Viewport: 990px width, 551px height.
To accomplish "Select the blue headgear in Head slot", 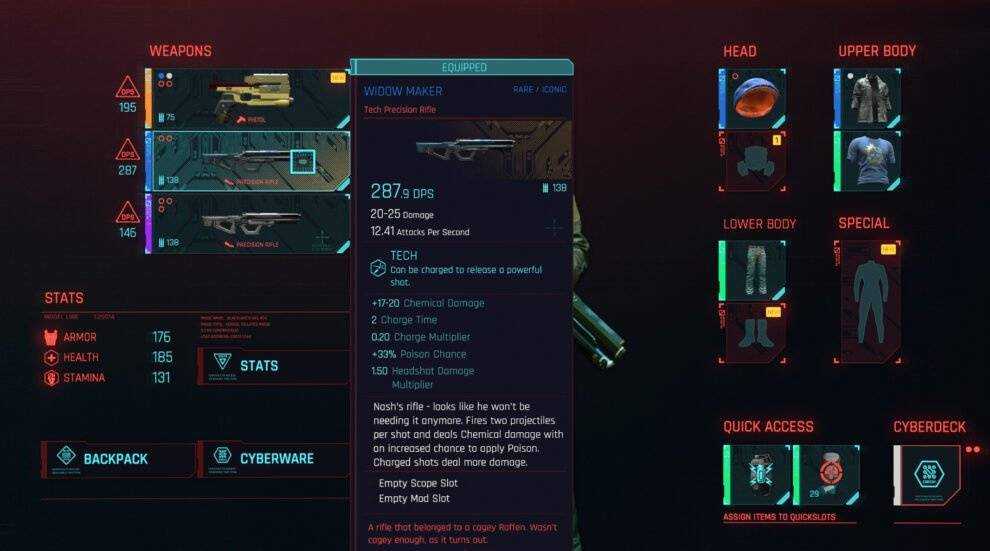I will click(752, 98).
